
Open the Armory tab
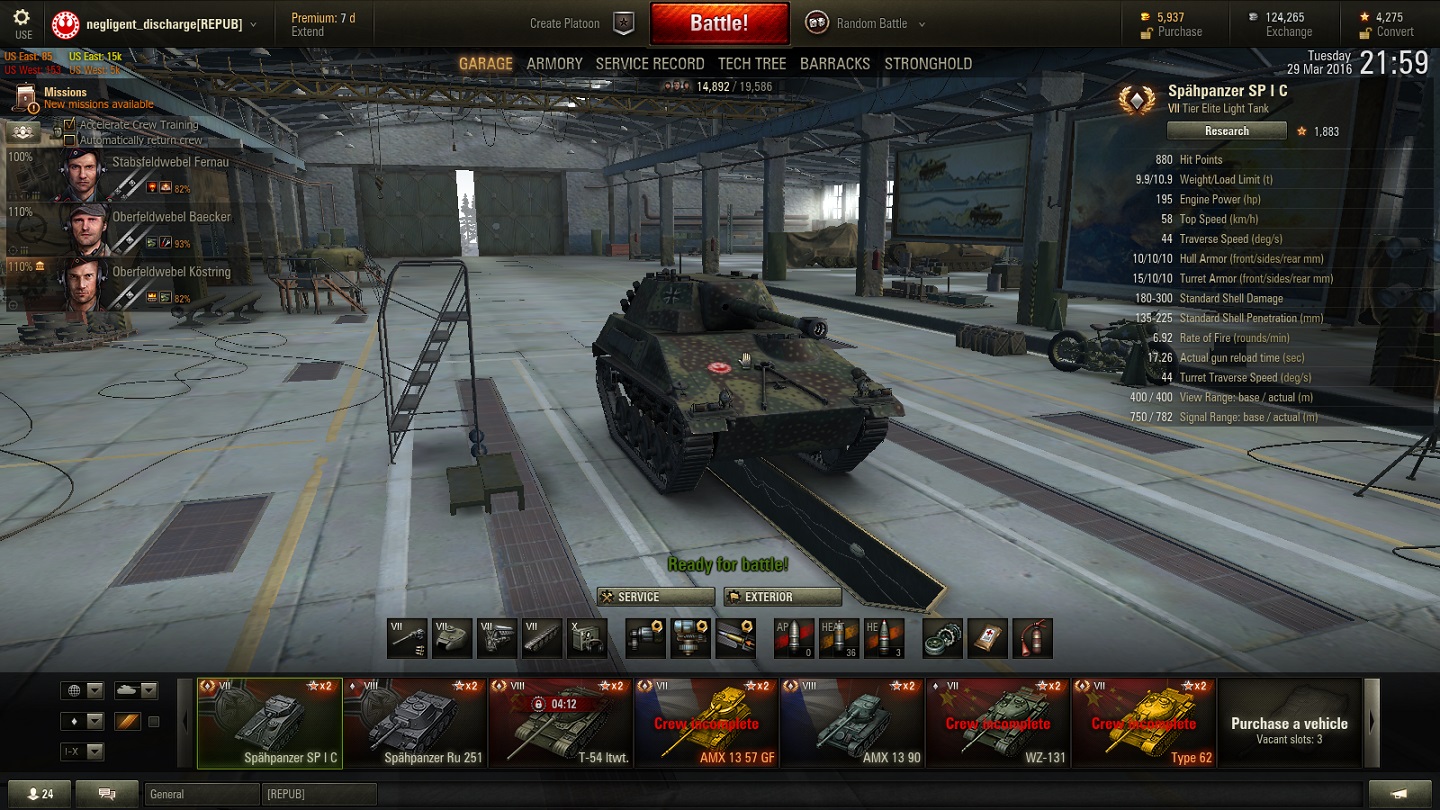(554, 64)
